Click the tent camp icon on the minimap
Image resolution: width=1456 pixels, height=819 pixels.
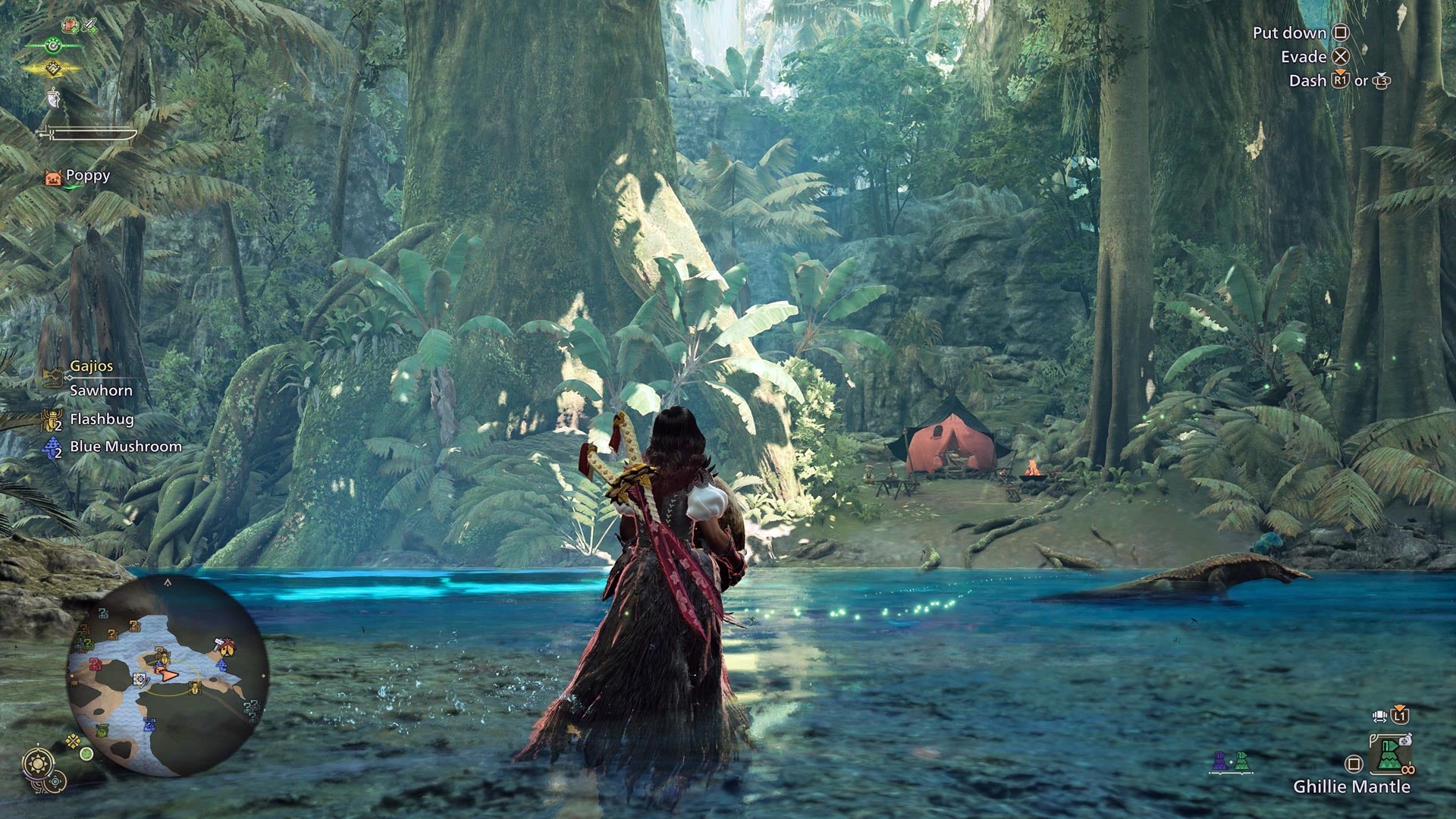[226, 647]
